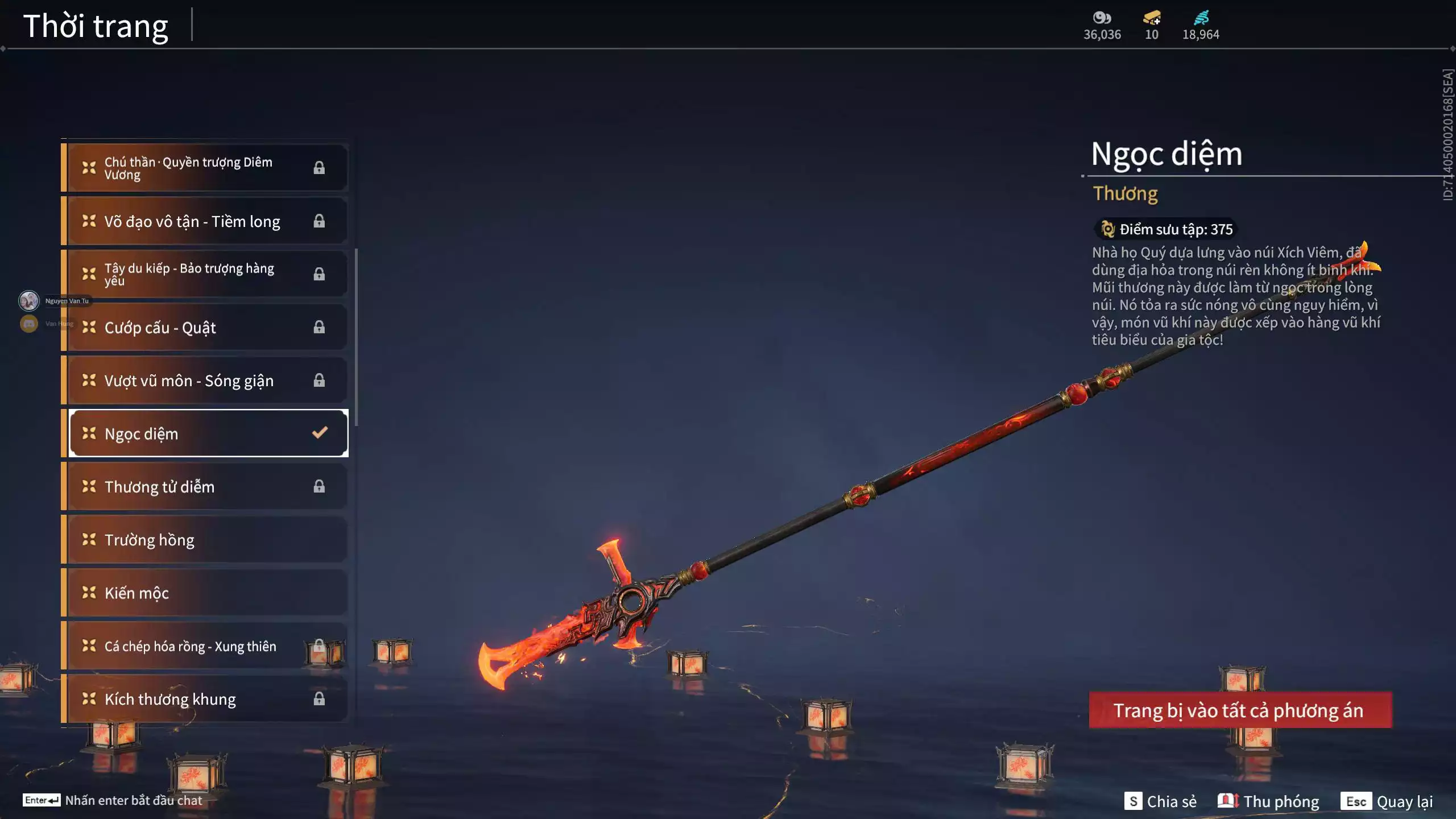1456x819 pixels.
Task: Click the selected Ngọc diệm row
Action: [208, 433]
